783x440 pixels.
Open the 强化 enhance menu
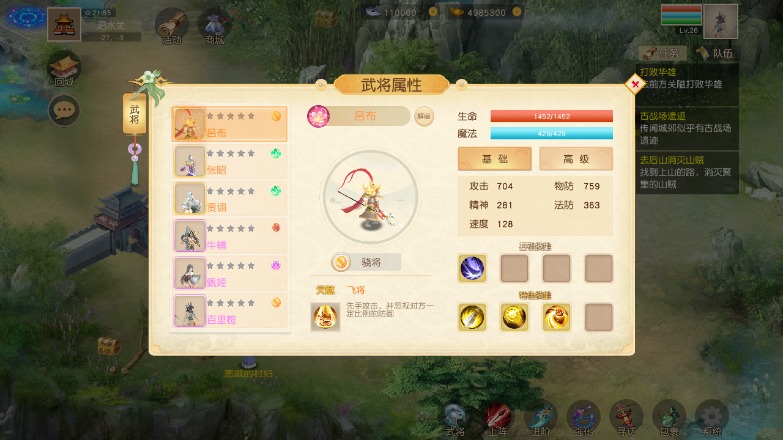click(x=582, y=418)
